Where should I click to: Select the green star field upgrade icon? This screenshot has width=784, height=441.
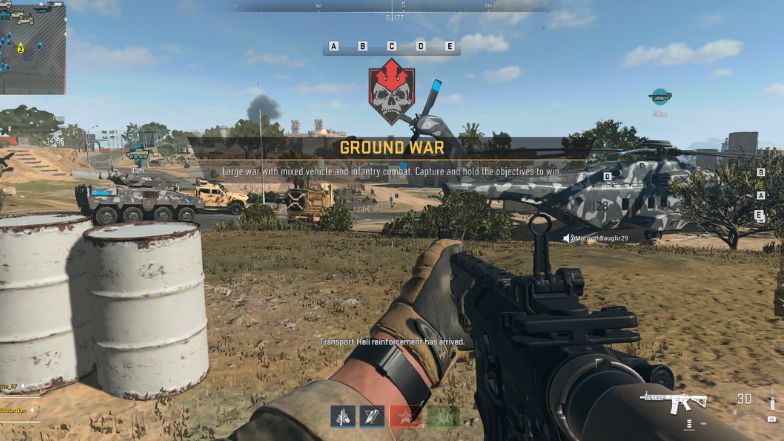tap(442, 417)
